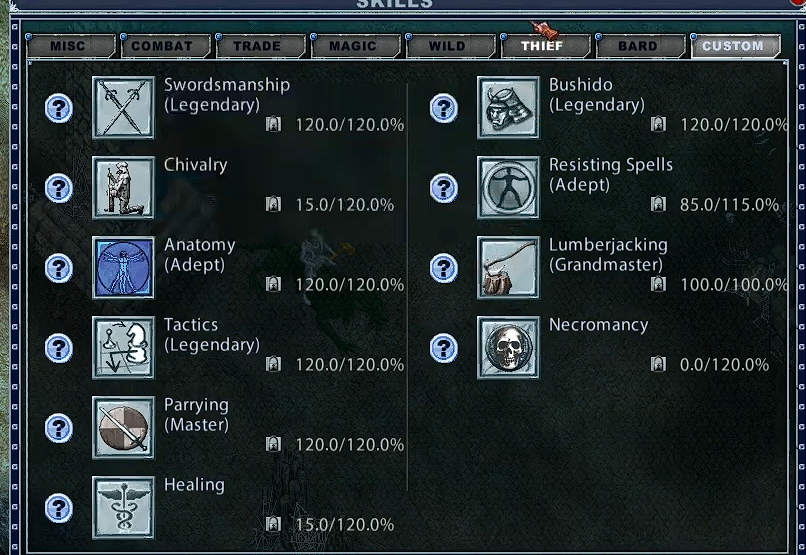Image resolution: width=806 pixels, height=555 pixels.
Task: Show the MAGIC skills tab
Action: 353,46
